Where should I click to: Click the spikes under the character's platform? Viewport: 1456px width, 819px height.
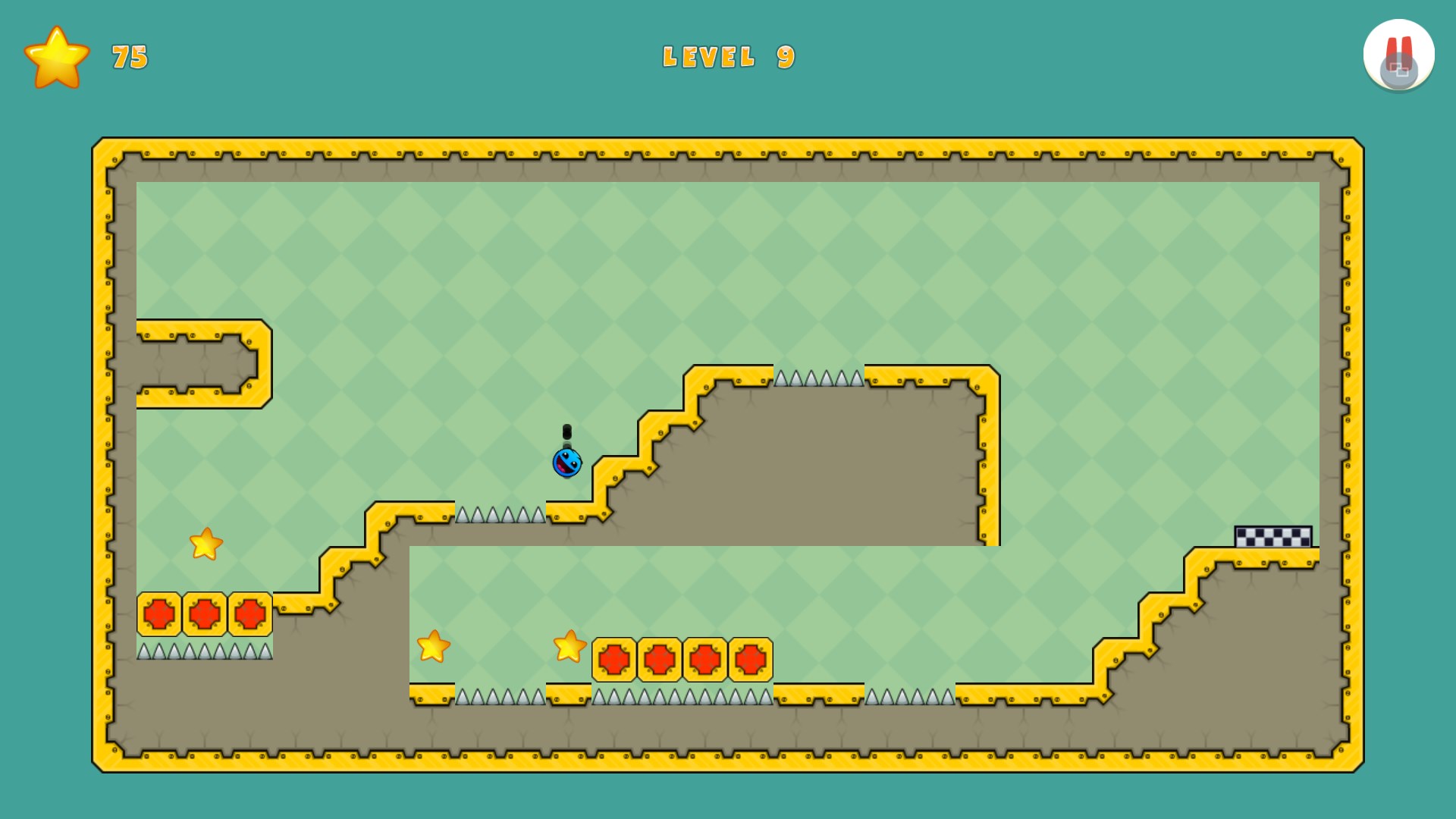click(500, 513)
